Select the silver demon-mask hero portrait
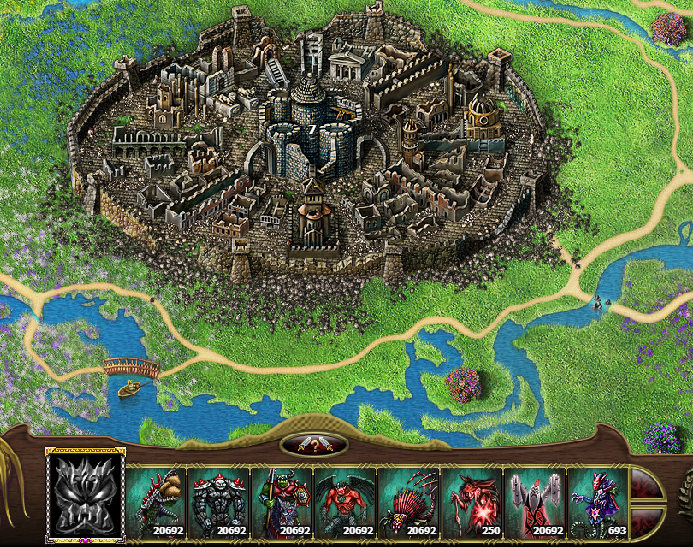Viewport: 693px width, 547px height. coord(85,495)
